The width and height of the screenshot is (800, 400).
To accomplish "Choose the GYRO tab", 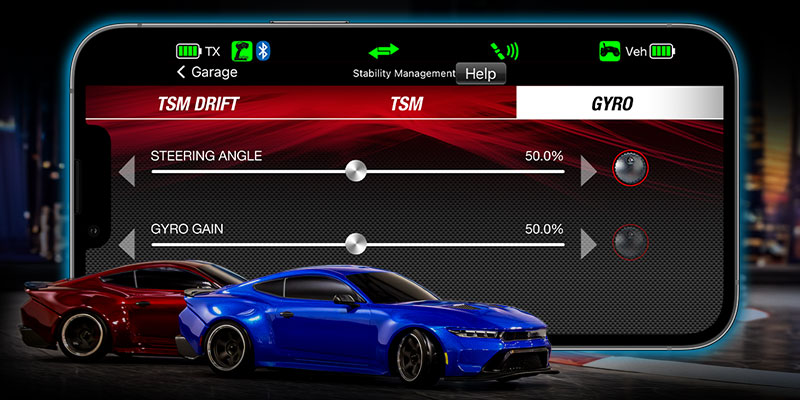I will coord(619,104).
